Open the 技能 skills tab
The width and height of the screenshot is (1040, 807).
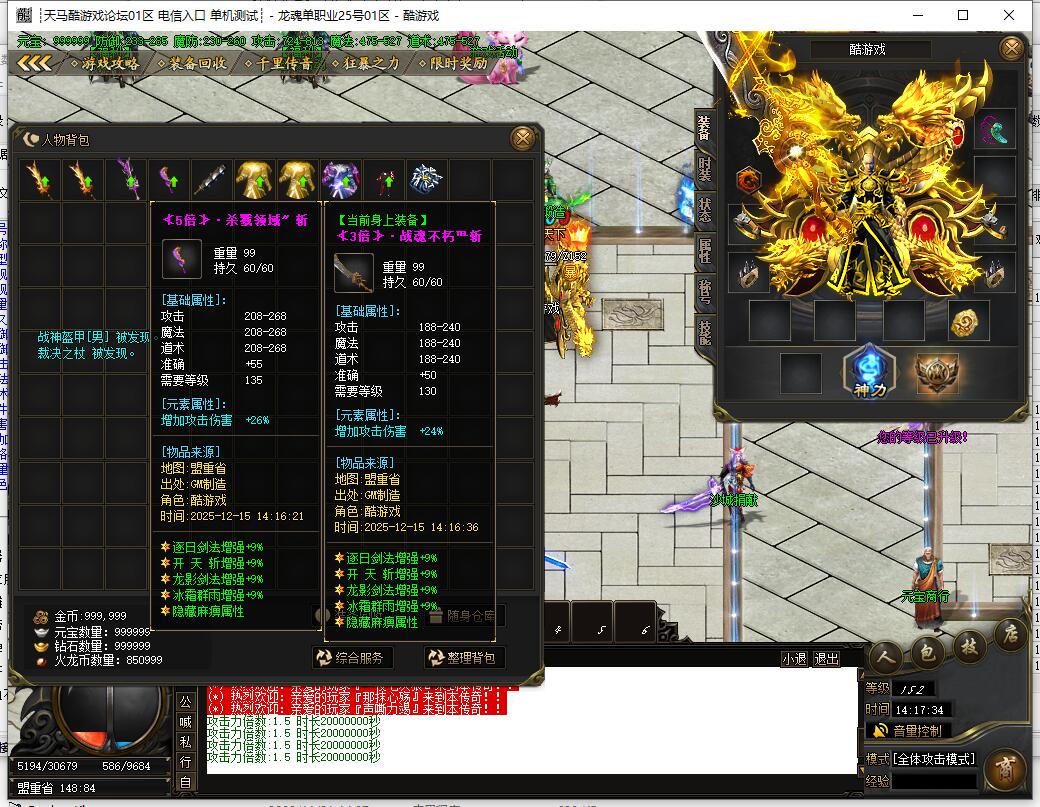pos(704,332)
